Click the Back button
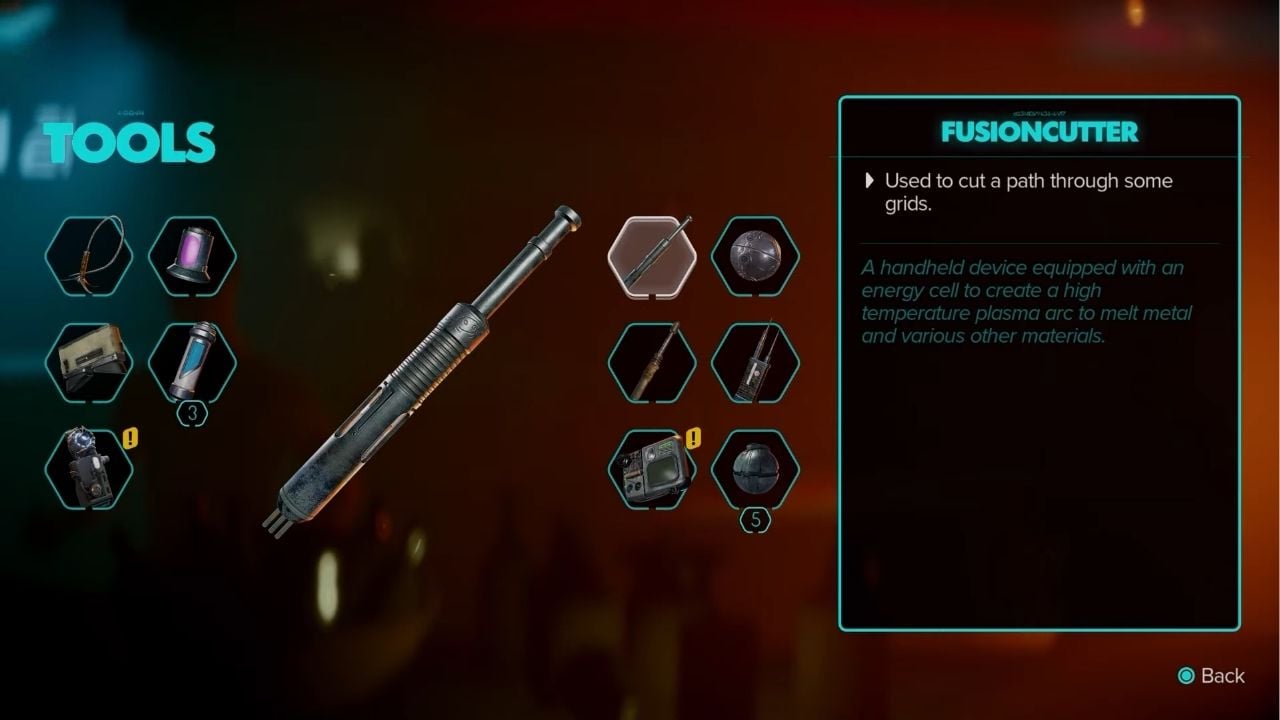 [x=1211, y=676]
